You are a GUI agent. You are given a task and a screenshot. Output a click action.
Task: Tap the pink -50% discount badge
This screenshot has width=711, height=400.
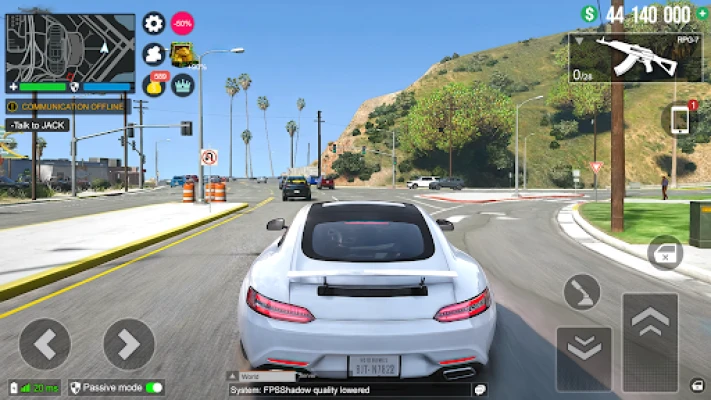[x=183, y=23]
